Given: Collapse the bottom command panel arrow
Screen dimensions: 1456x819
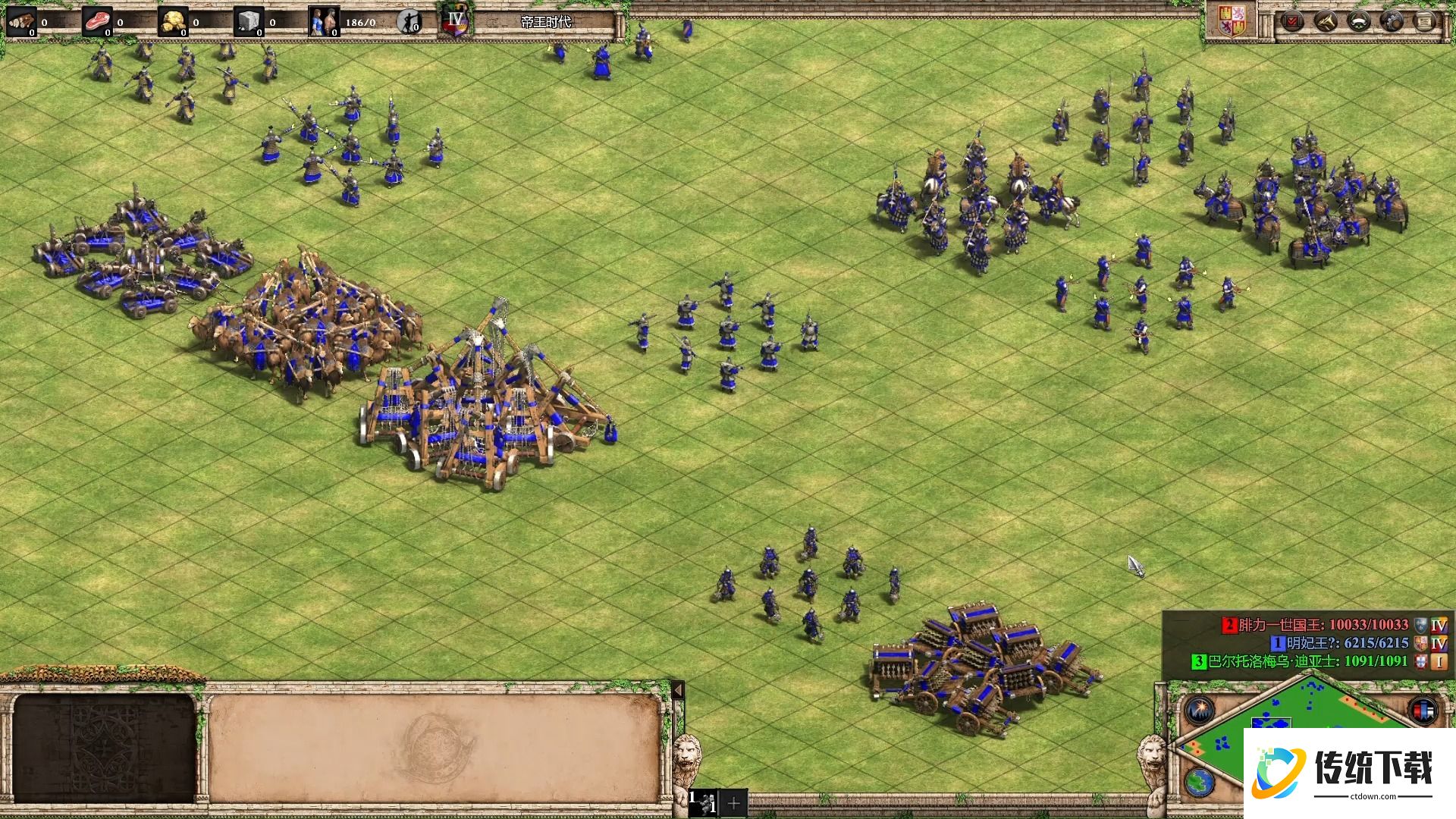Looking at the screenshot, I should pos(678,690).
